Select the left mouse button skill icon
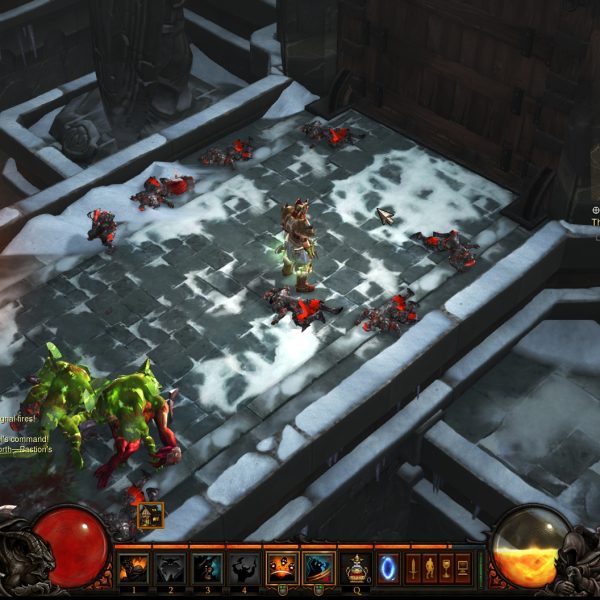This screenshot has height=600, width=600. pos(281,568)
